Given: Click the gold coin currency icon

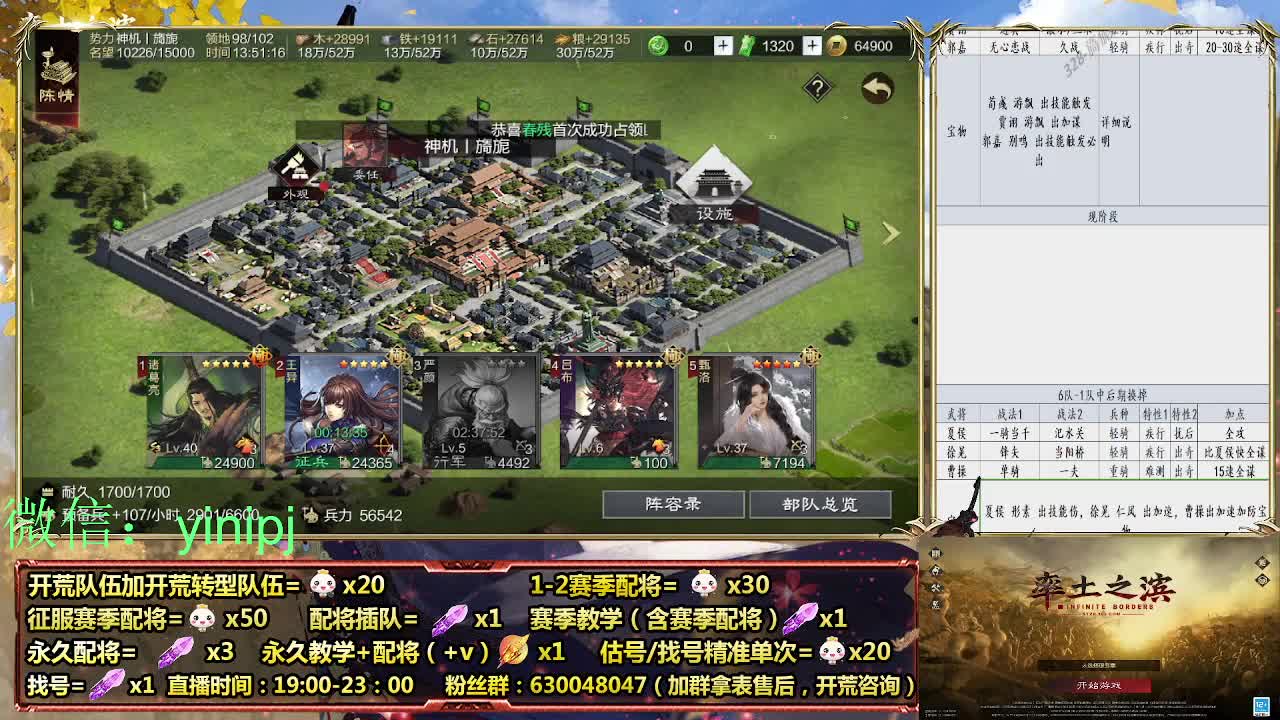Looking at the screenshot, I should click(838, 45).
